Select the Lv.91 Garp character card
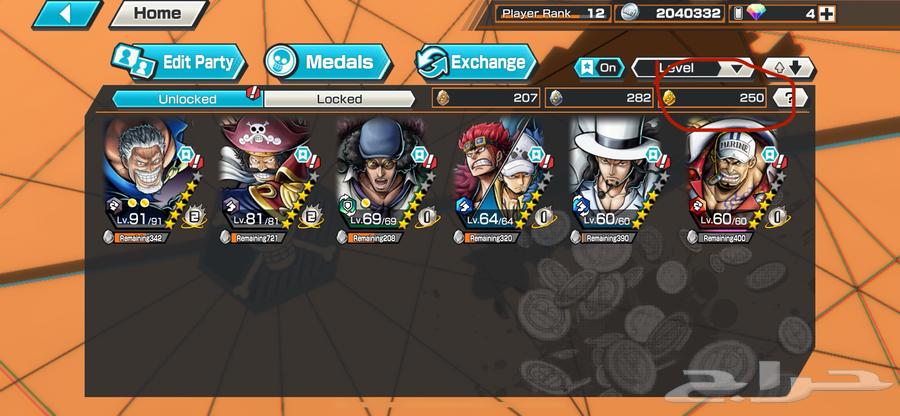The height and width of the screenshot is (416, 900). (x=152, y=180)
